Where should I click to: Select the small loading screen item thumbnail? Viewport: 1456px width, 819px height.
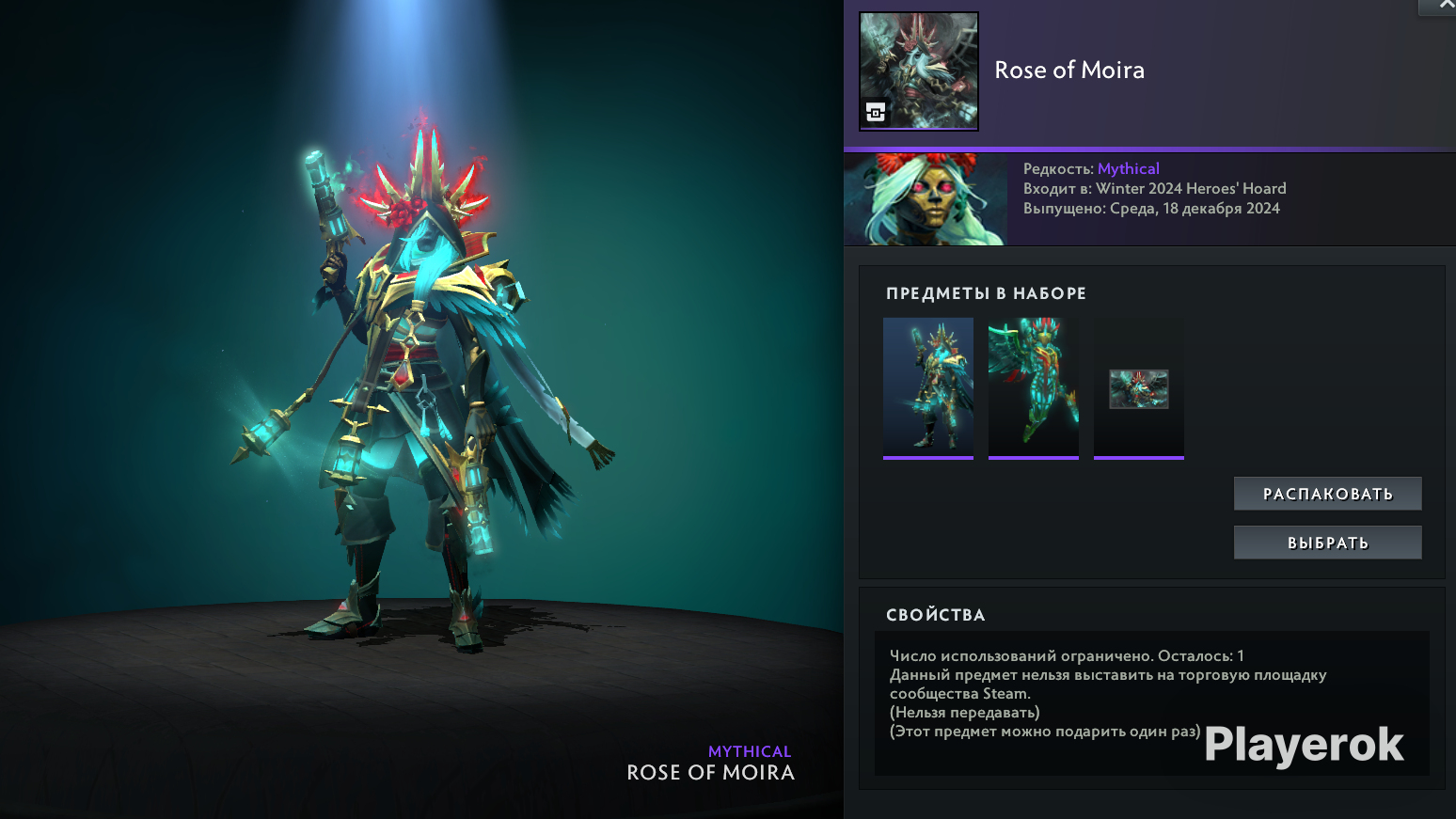(1139, 388)
